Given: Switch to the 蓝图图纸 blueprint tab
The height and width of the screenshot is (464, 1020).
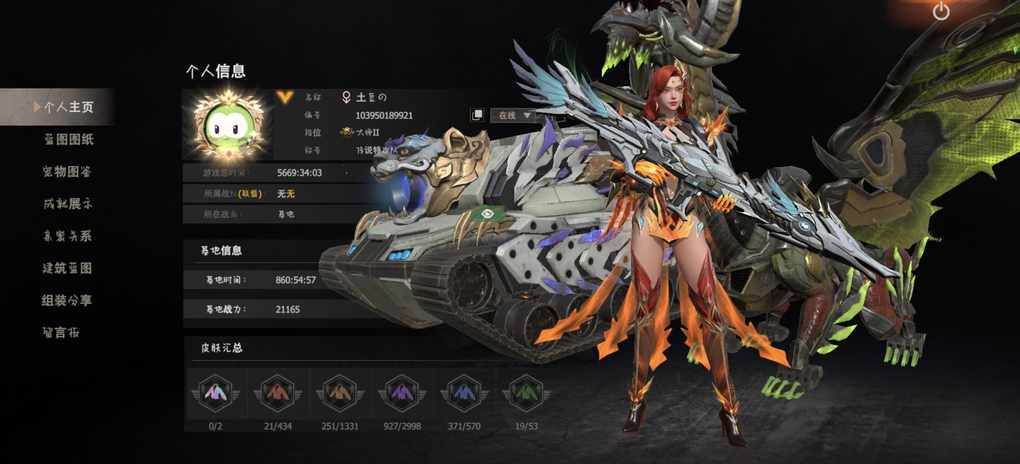Looking at the screenshot, I should coord(68,139).
